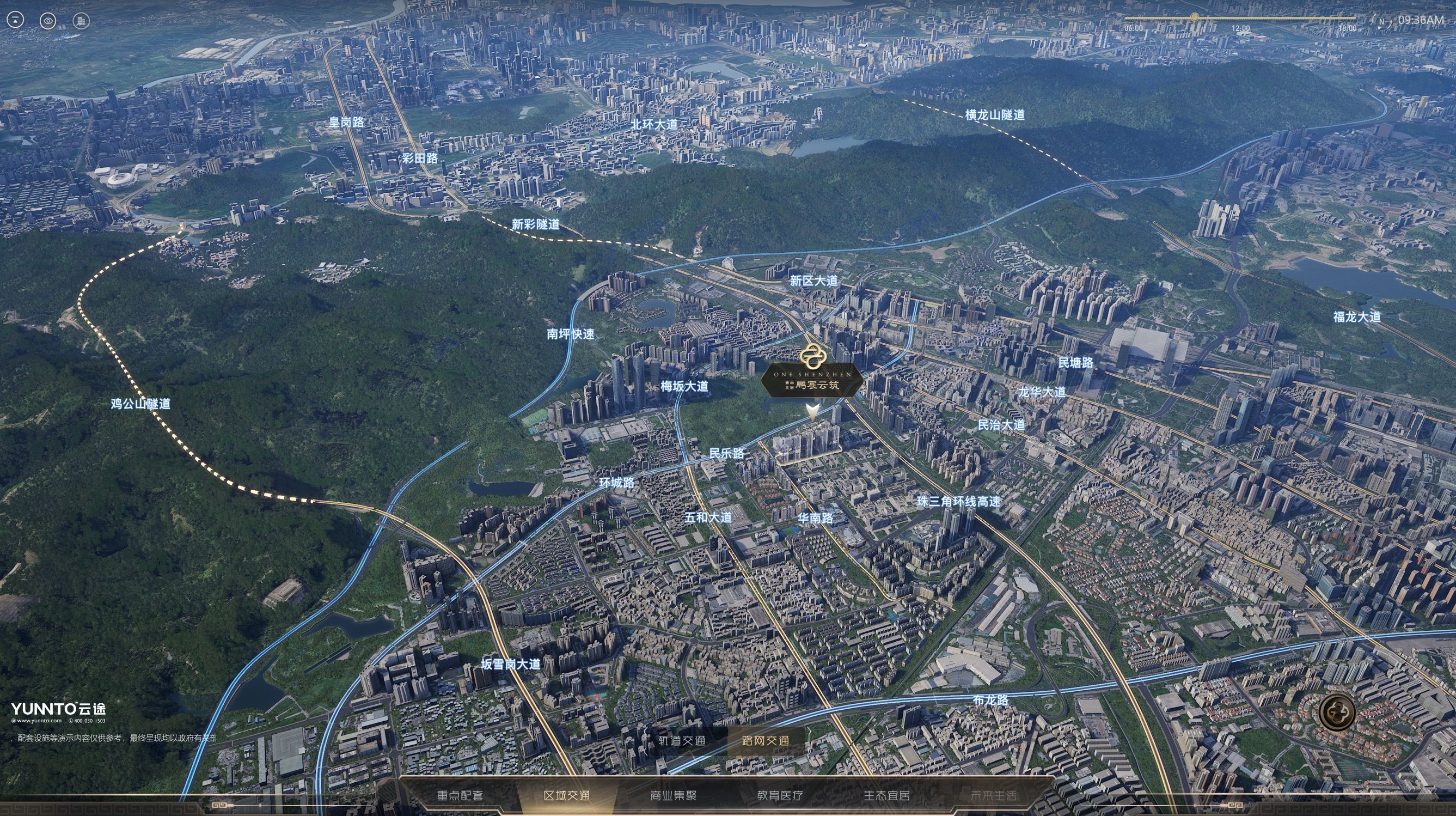Choose the 区域交通 tab

click(566, 796)
